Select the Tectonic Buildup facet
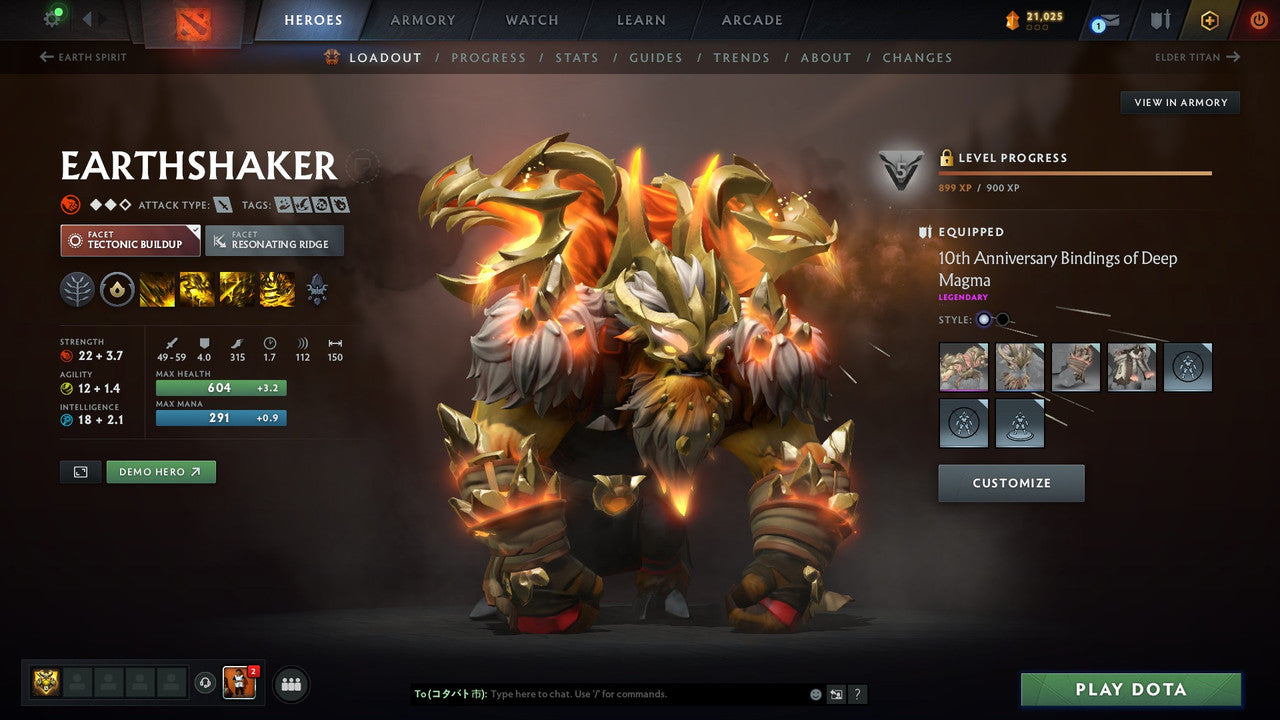 130,240
